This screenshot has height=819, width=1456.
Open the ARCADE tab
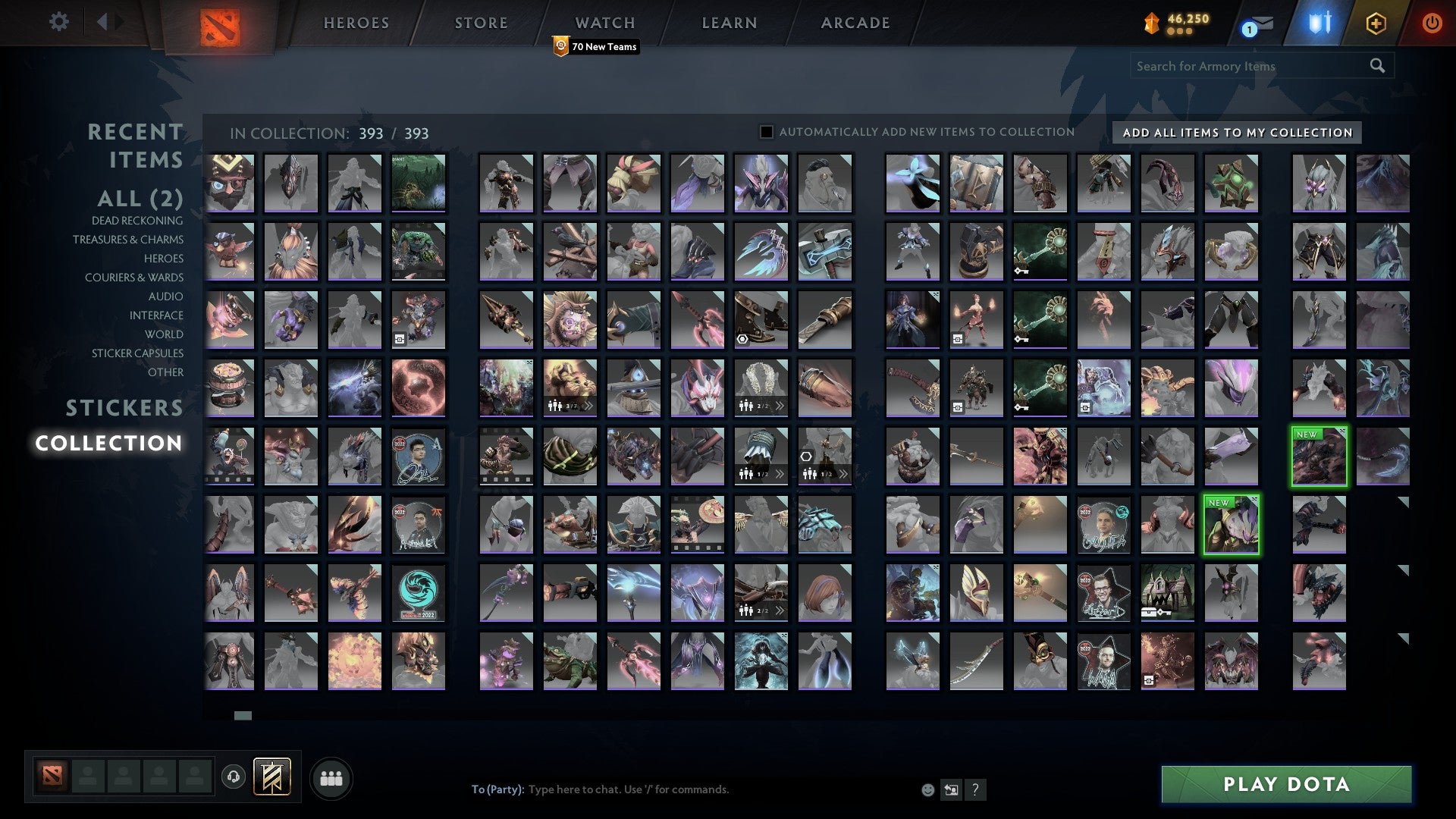[855, 22]
